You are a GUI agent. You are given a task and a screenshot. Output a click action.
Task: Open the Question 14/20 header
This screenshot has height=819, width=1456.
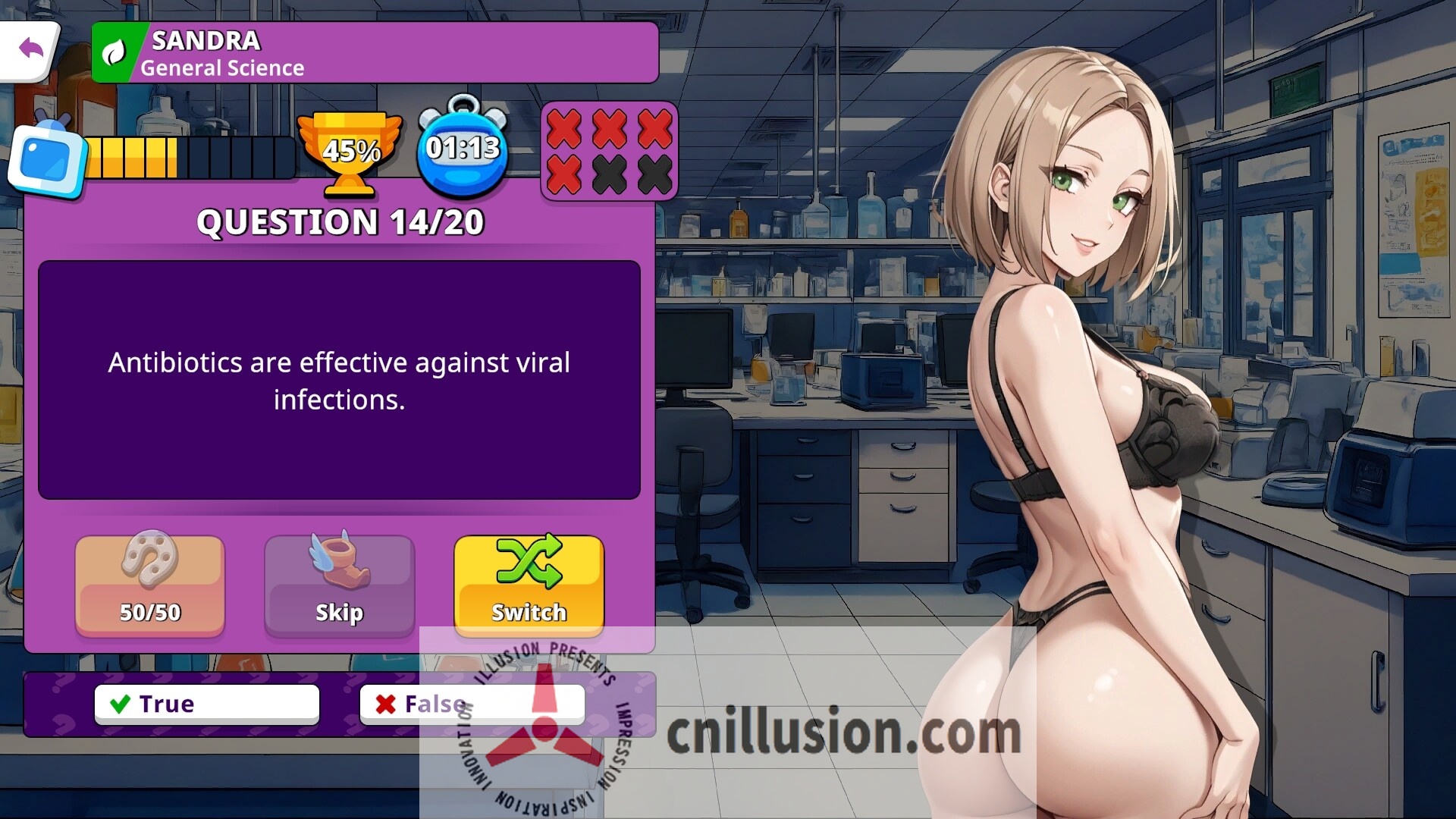click(340, 222)
